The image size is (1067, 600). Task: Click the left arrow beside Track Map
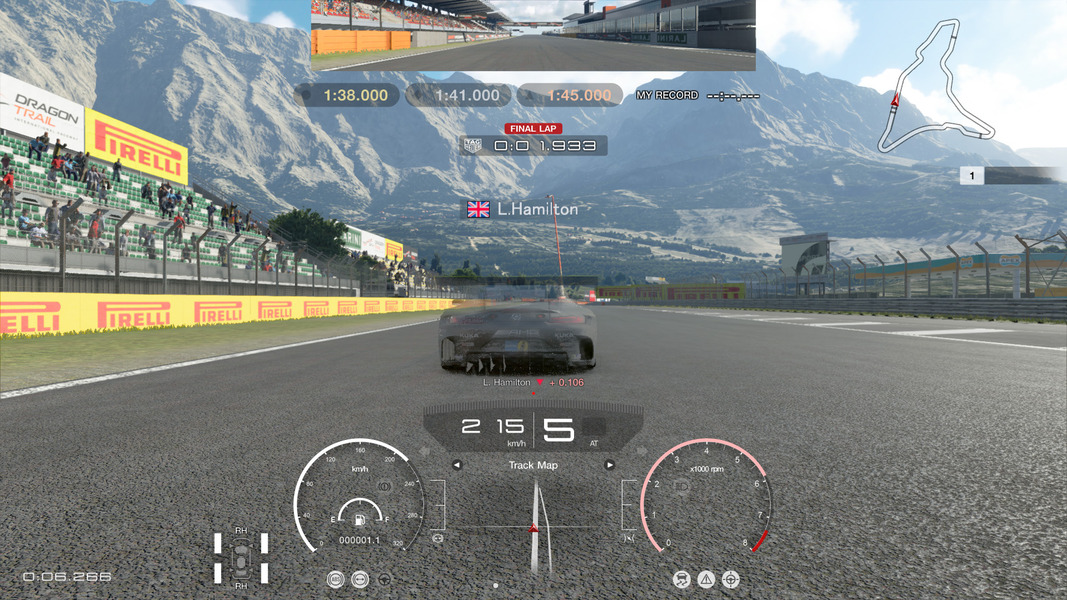[x=457, y=465]
